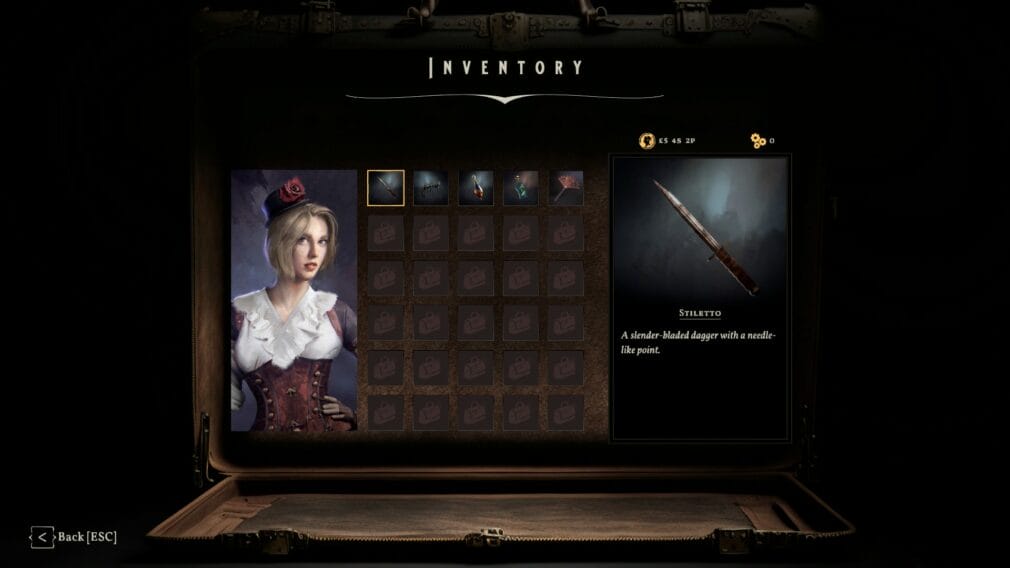Select the stiletto dagger inventory slot
This screenshot has width=1010, height=568.
pos(385,188)
